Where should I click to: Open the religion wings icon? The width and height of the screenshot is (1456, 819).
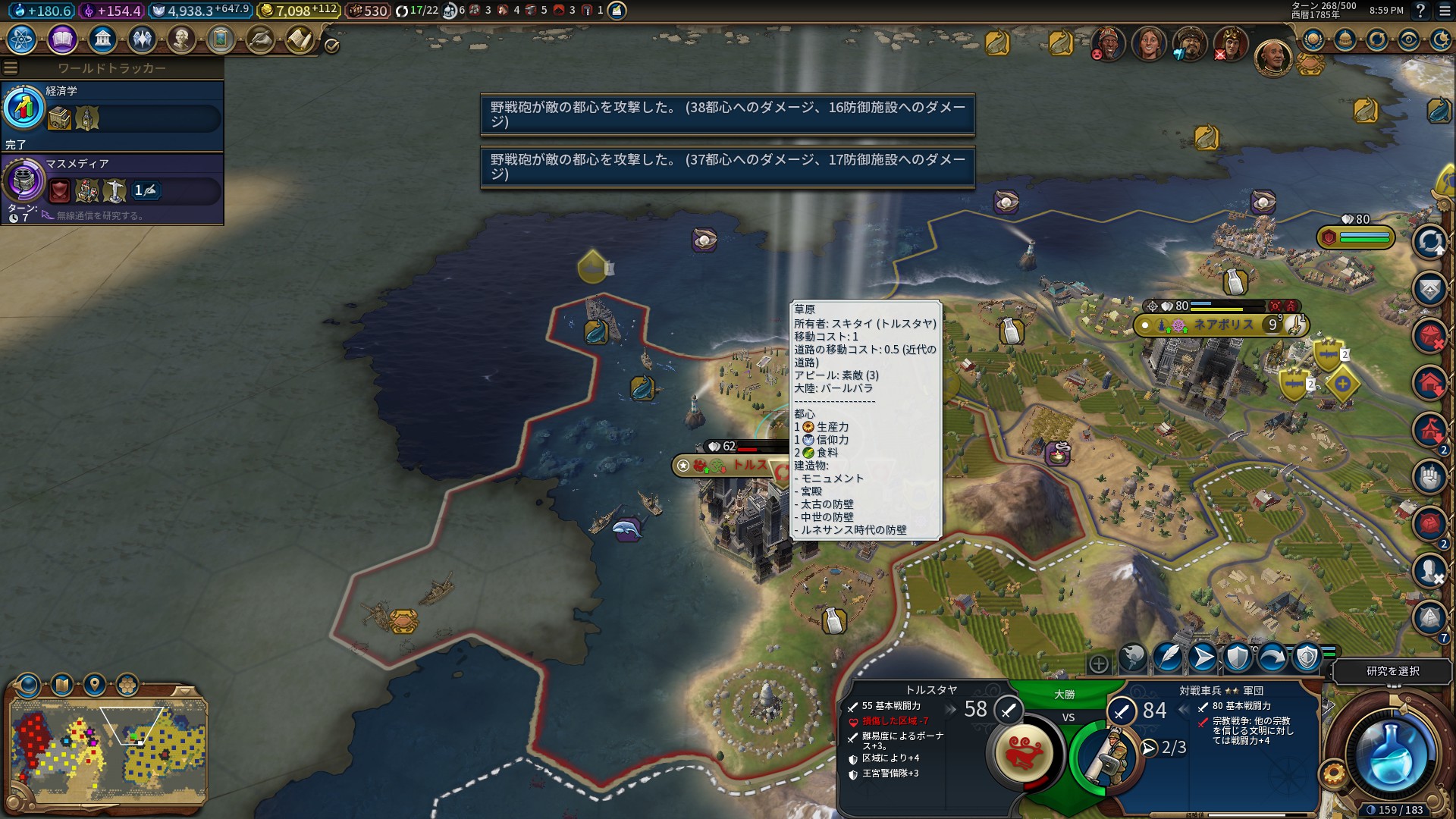pos(142,39)
